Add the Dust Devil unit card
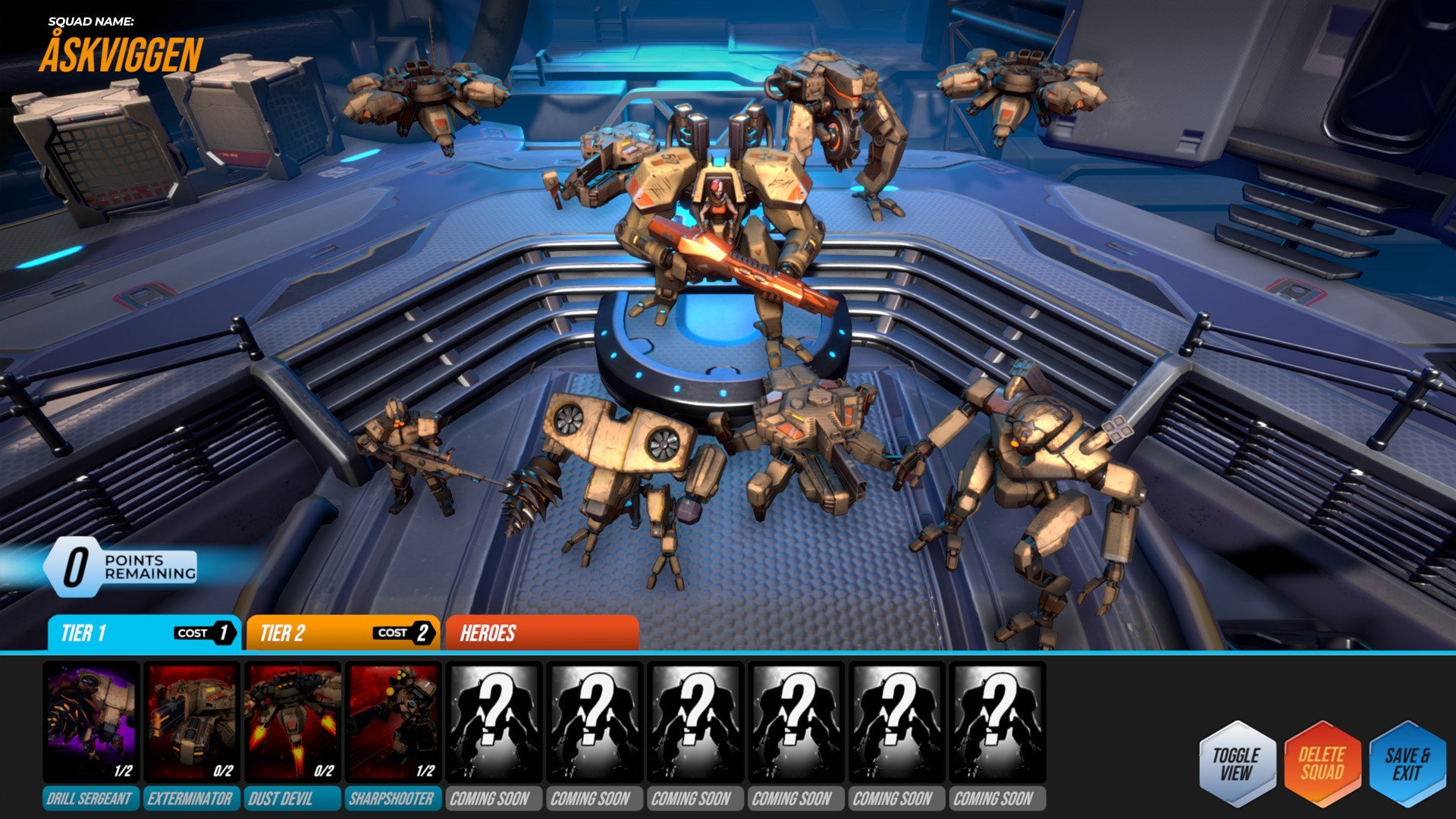 (x=293, y=722)
